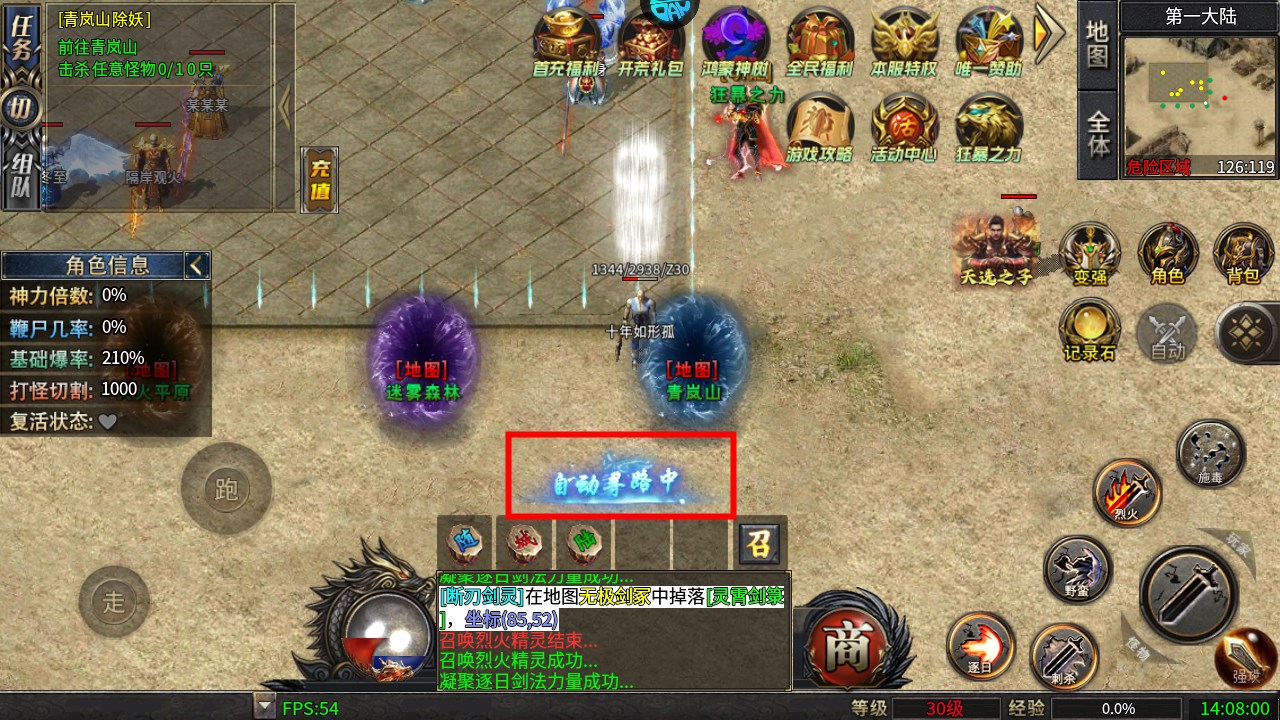Open the 全民福利 welfare icon

point(819,42)
